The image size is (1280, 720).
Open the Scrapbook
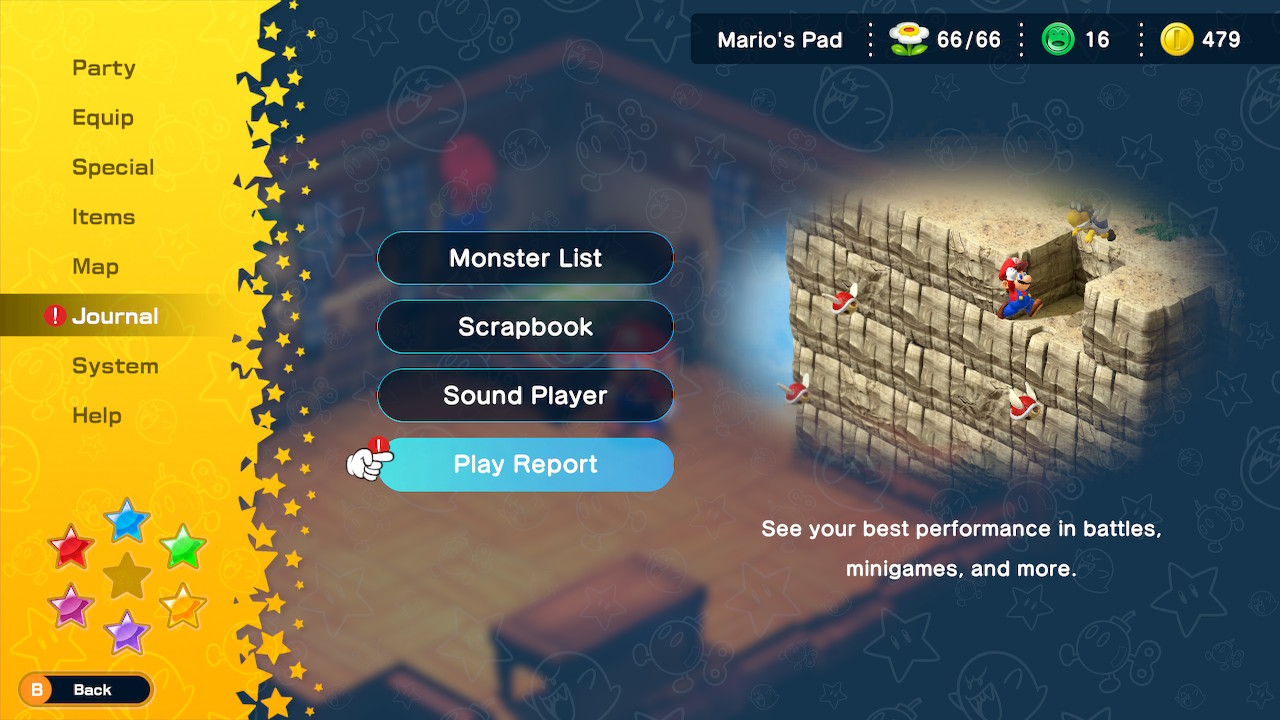(x=525, y=327)
